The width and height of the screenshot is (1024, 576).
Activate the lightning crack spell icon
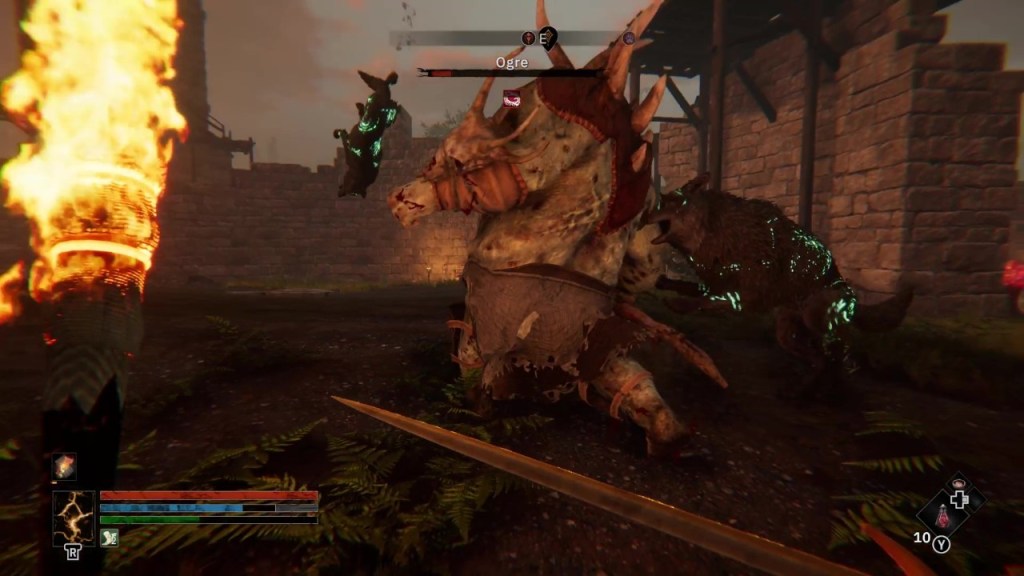pos(74,518)
